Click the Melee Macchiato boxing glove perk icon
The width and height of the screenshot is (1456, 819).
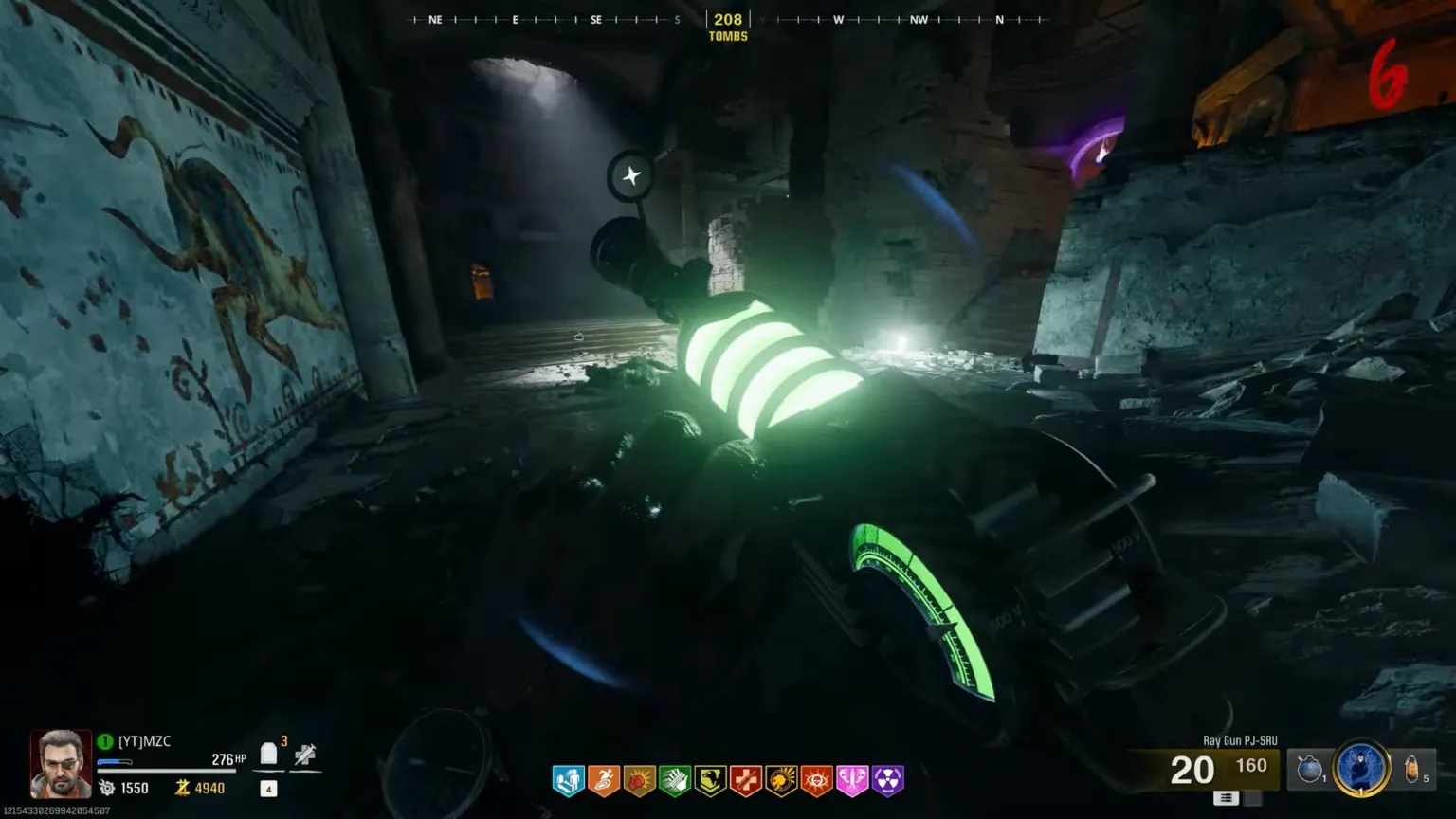click(x=640, y=780)
